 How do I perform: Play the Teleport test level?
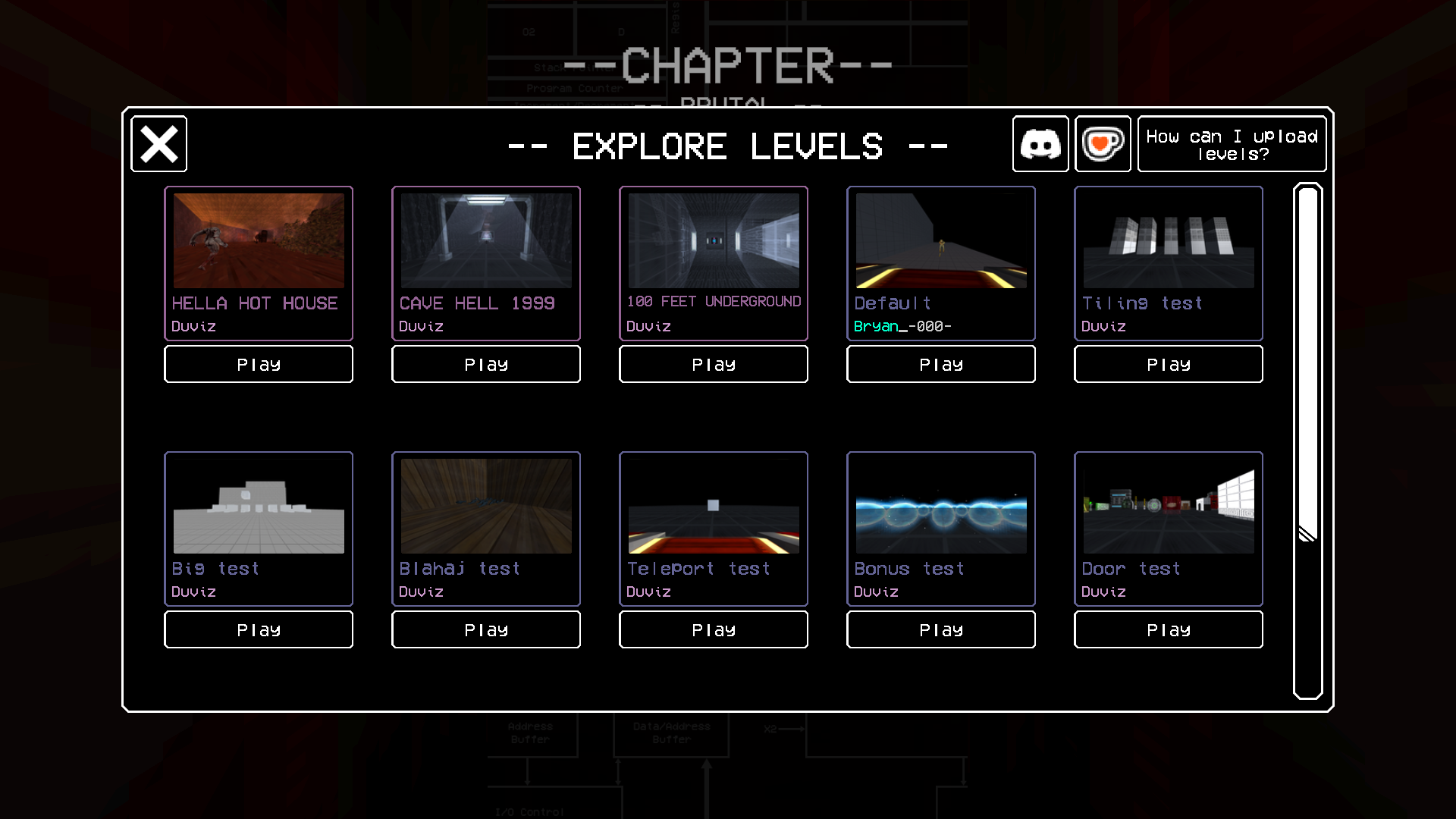point(713,629)
